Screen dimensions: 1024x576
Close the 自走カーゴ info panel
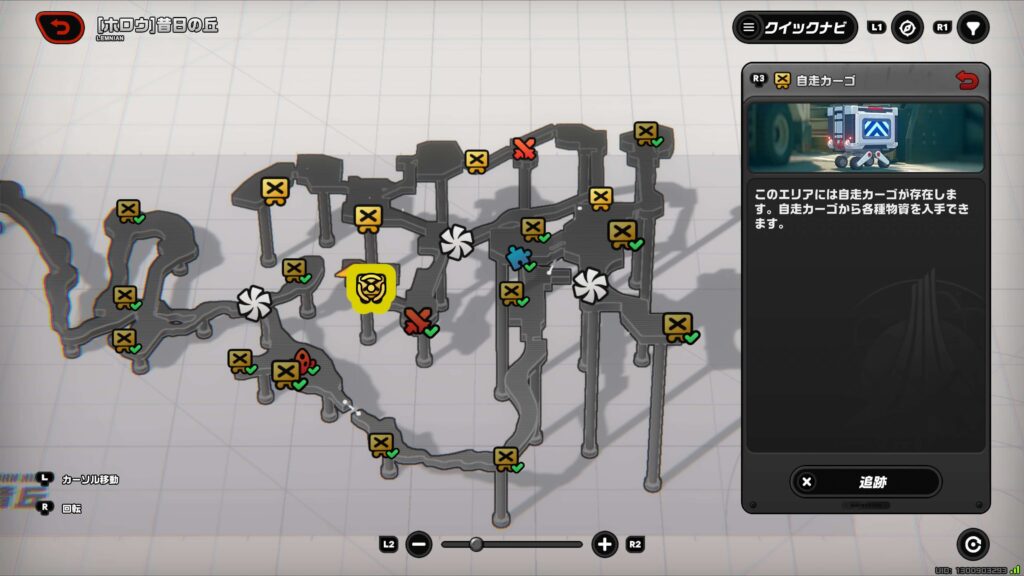(x=966, y=80)
